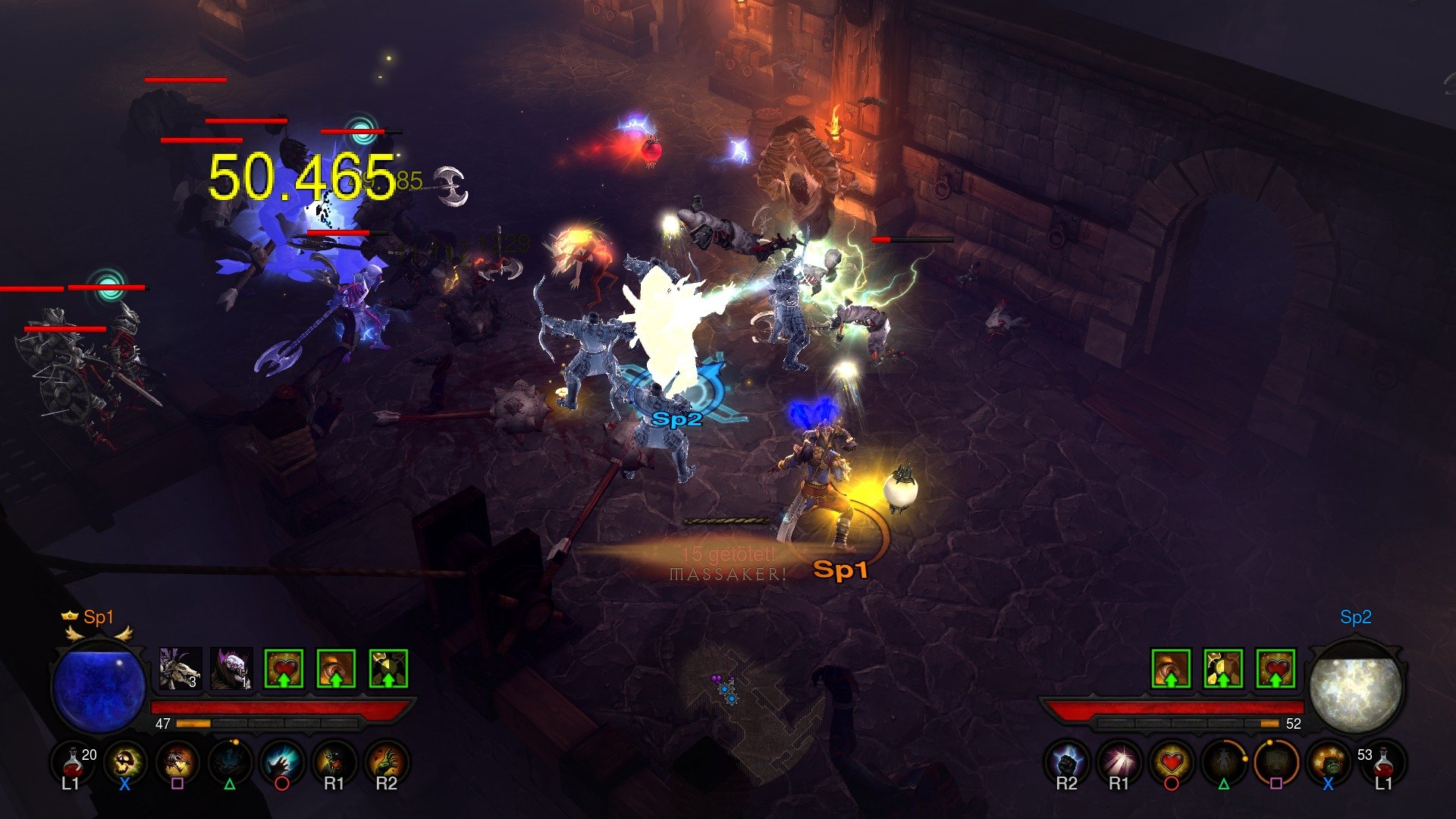1456x819 pixels.
Task: Toggle the eye buff icon above Sp2's health bar
Action: pyautogui.click(x=1170, y=669)
